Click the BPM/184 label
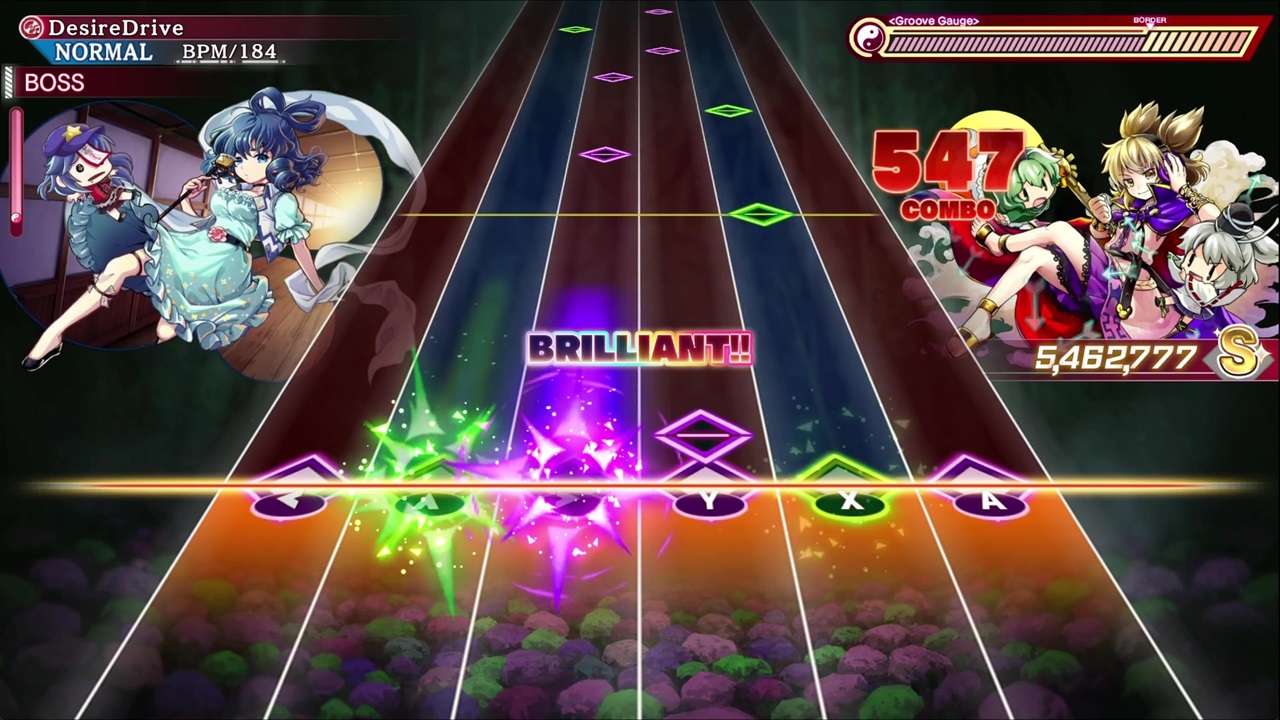This screenshot has height=720, width=1280. pyautogui.click(x=229, y=51)
